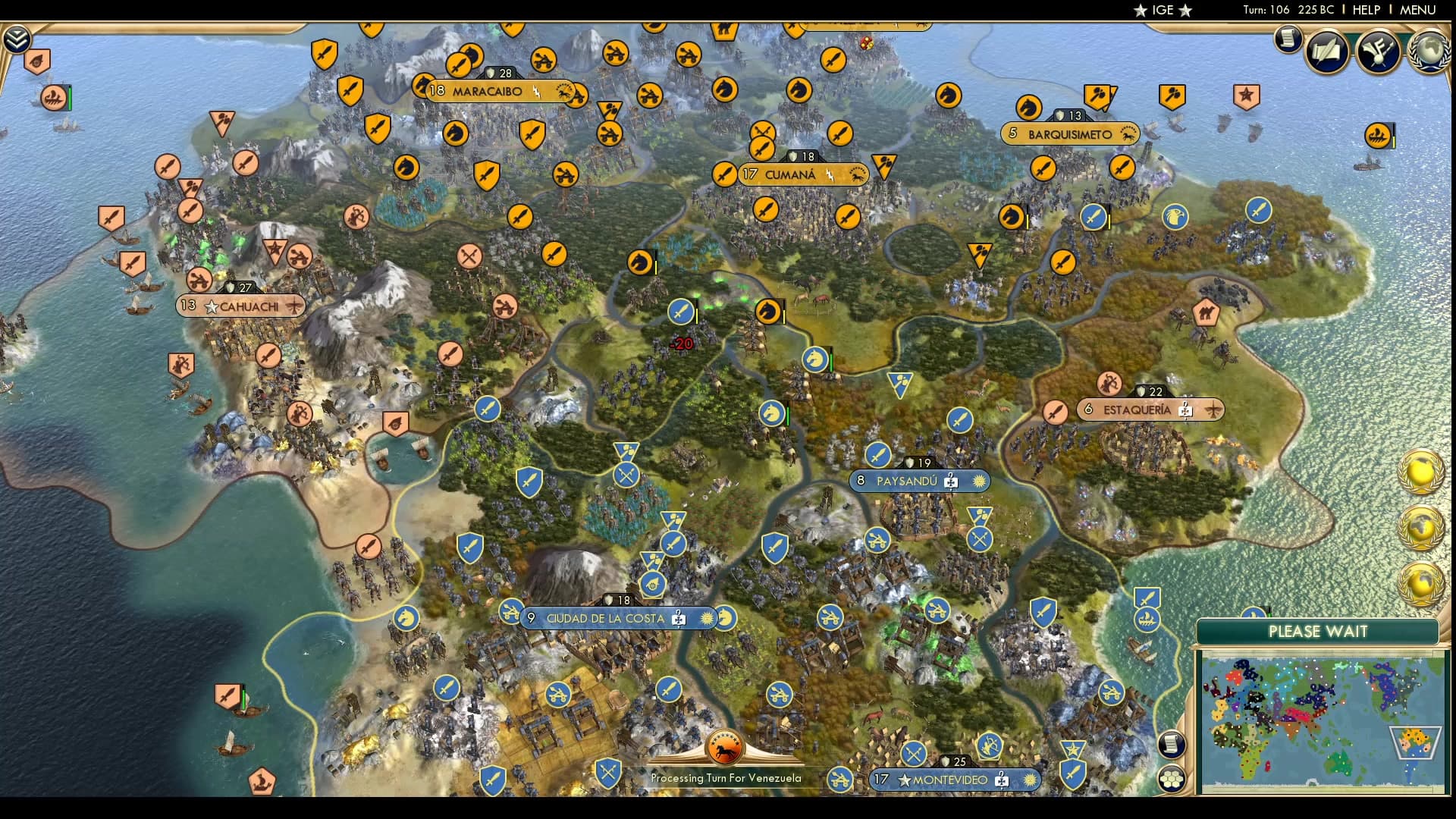1456x819 pixels.
Task: Toggle Strategic View with the hex grid icon
Action: pos(1172,779)
